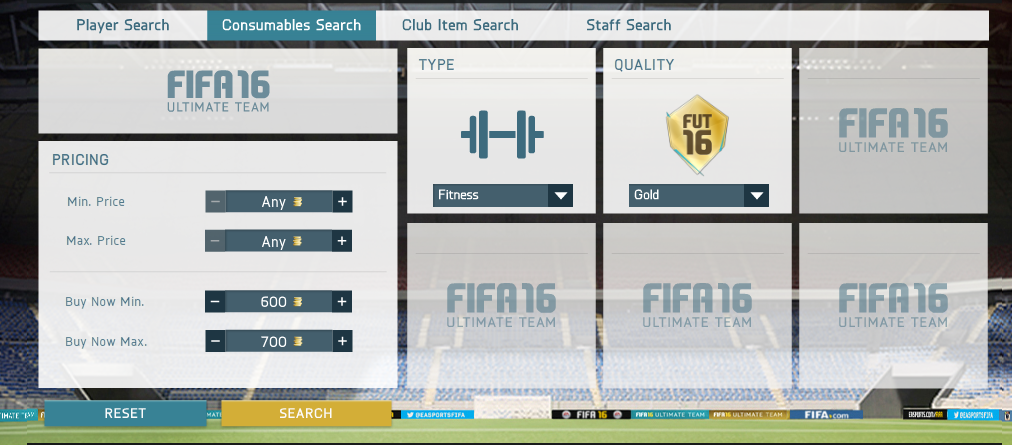Lower the Buy Now Min. amount

[215, 302]
